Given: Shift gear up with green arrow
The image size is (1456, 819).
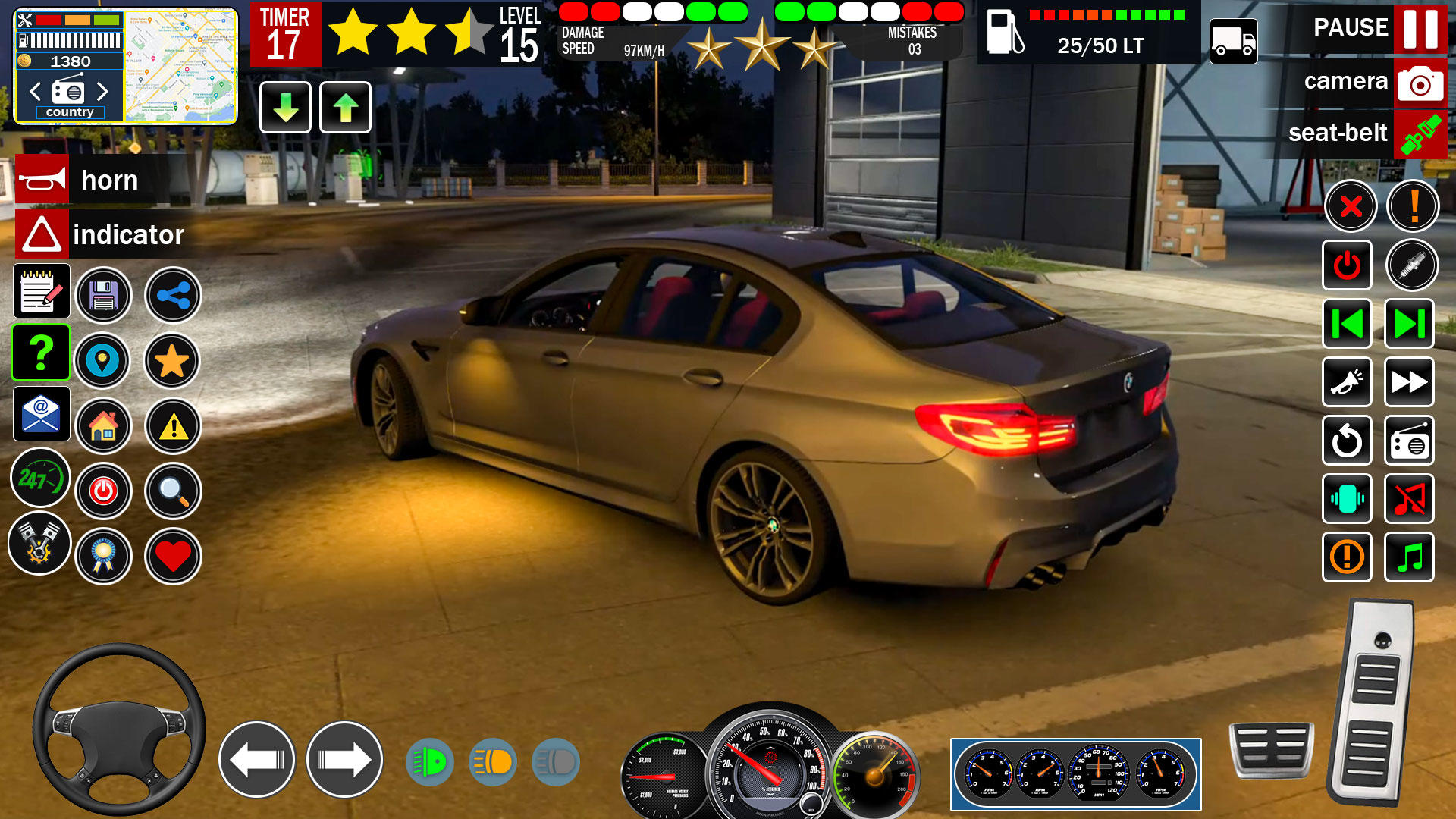Looking at the screenshot, I should point(345,108).
